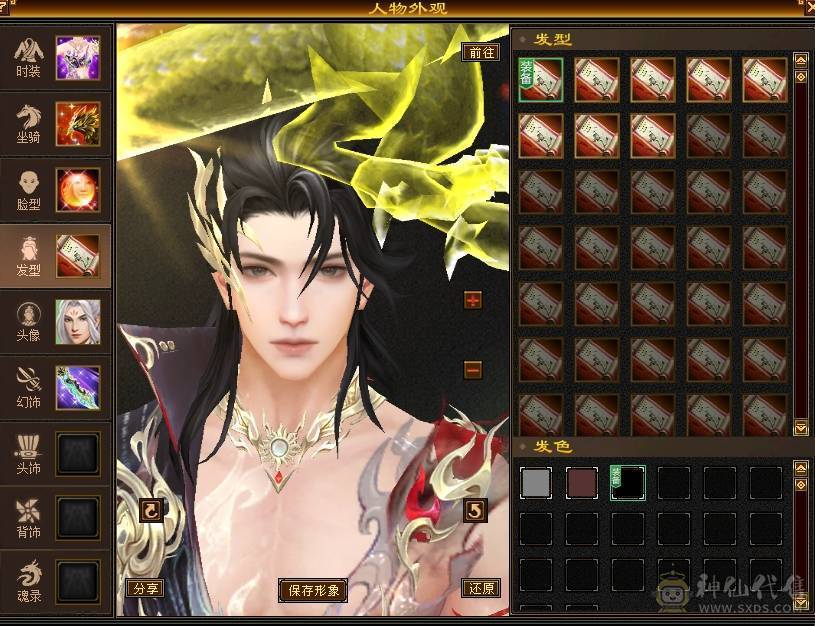Click the 分享 share button
Screen dimensions: 815x626
tap(145, 588)
